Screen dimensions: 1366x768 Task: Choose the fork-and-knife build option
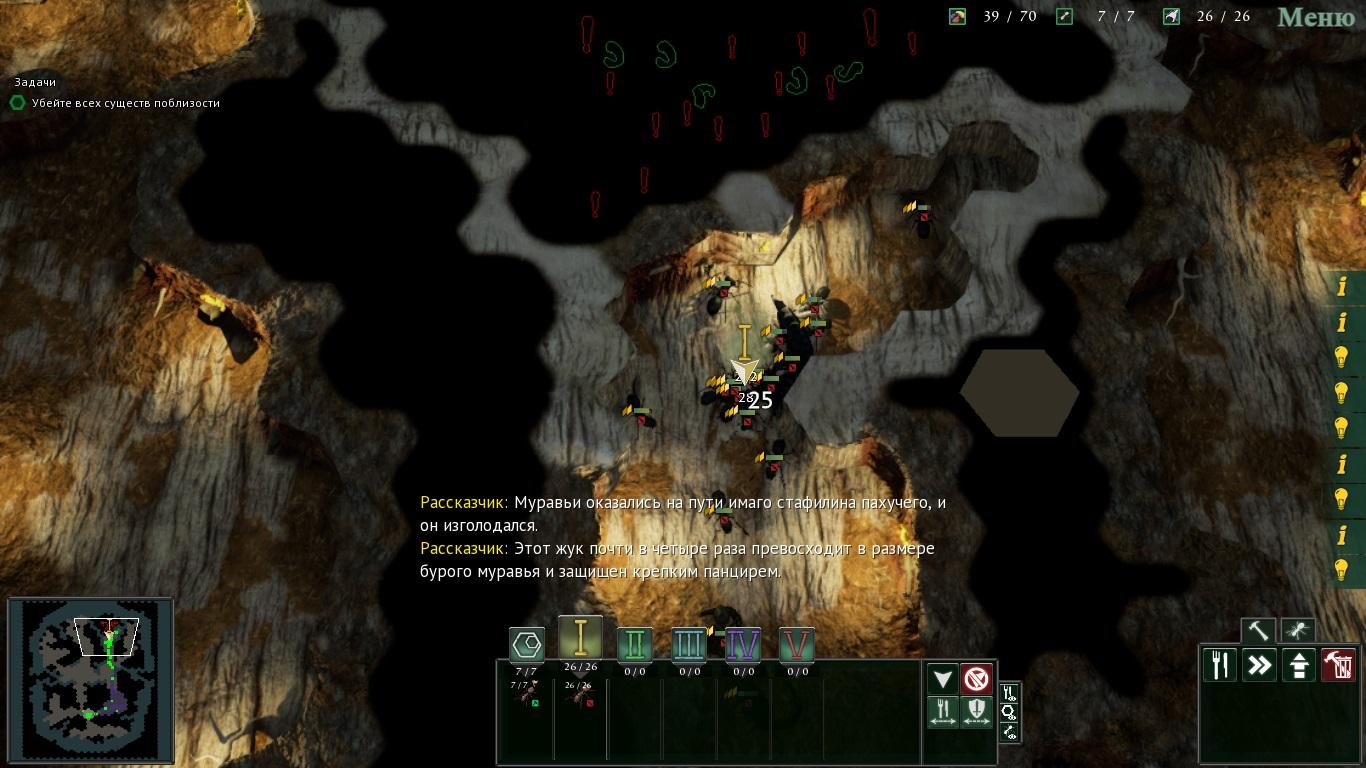click(x=1220, y=665)
